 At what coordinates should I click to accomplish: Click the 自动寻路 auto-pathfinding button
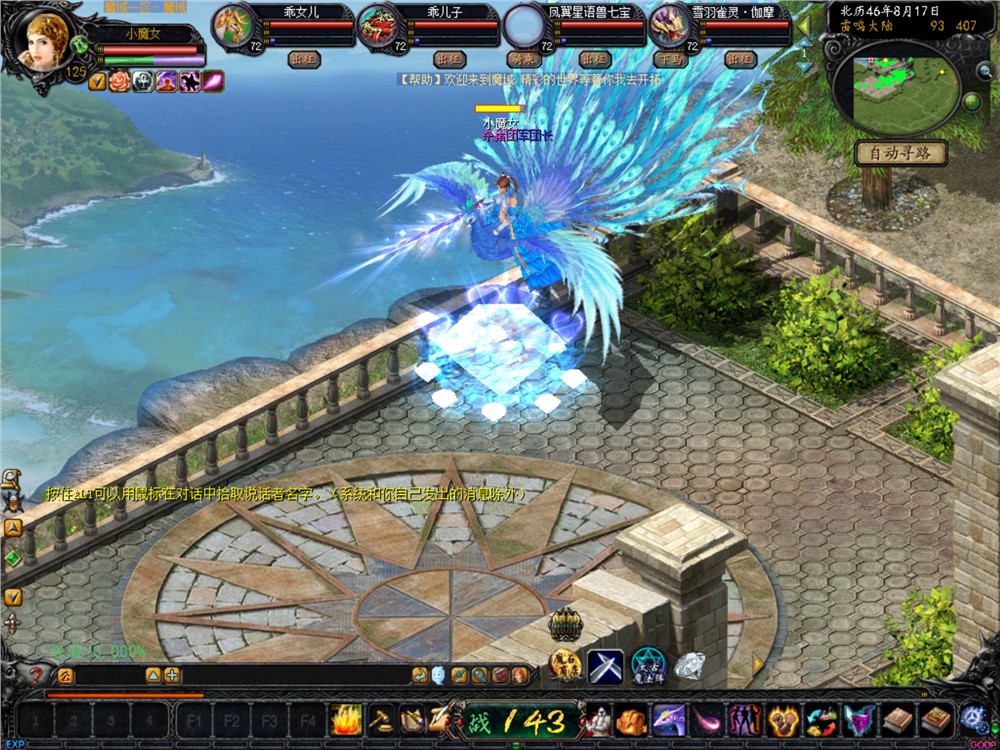900,154
